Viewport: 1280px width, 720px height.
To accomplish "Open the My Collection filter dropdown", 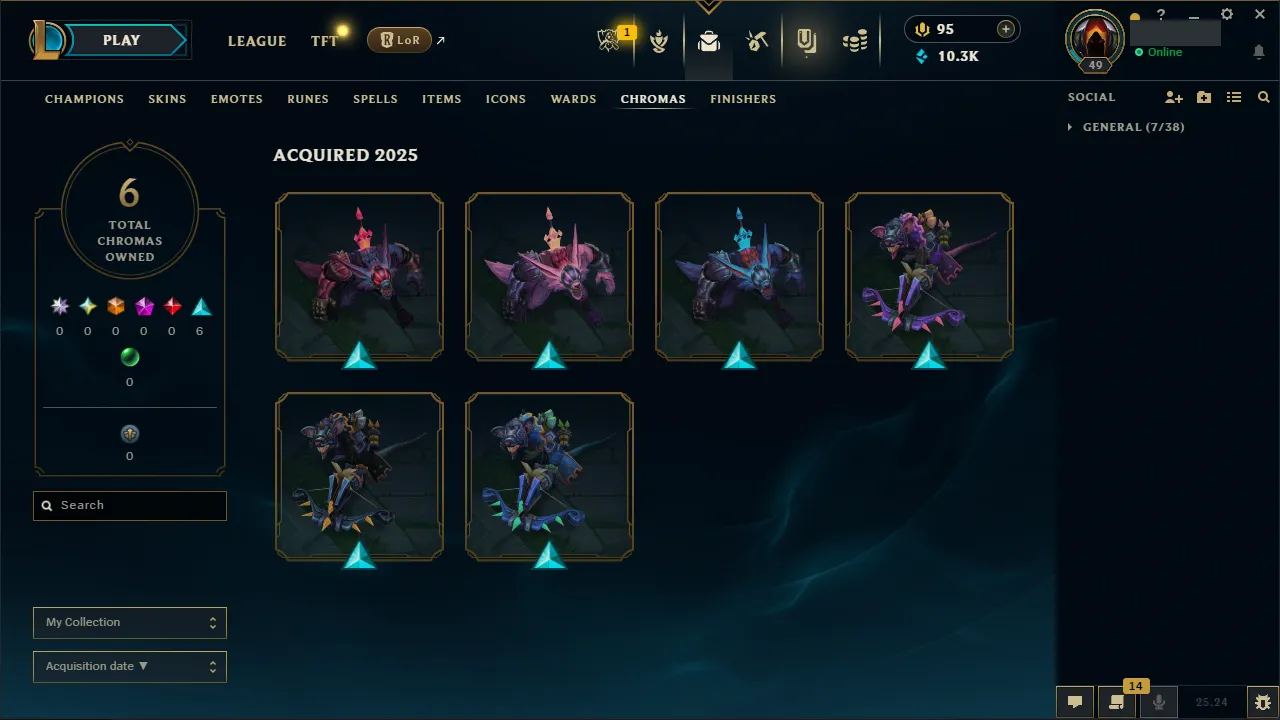I will 129,622.
